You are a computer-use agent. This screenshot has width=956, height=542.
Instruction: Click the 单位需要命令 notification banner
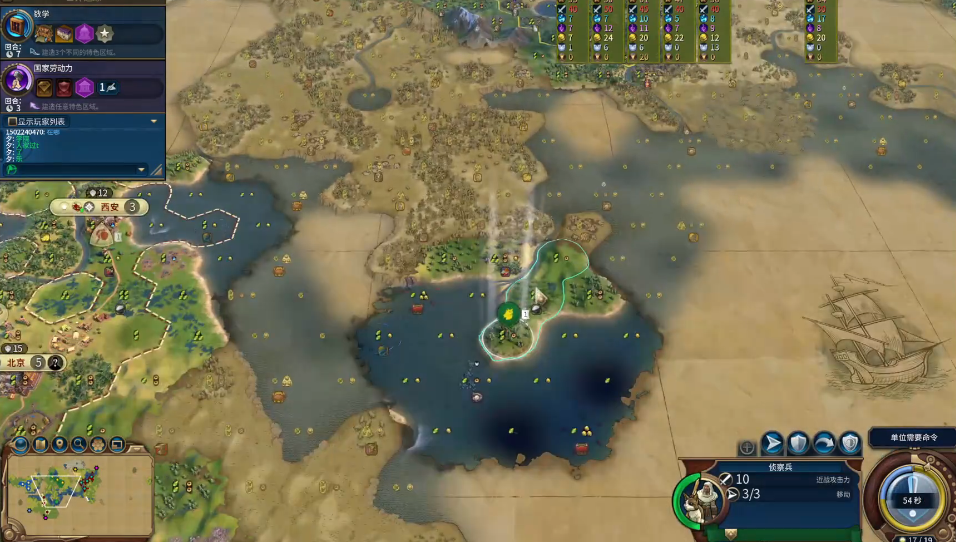pyautogui.click(x=911, y=437)
